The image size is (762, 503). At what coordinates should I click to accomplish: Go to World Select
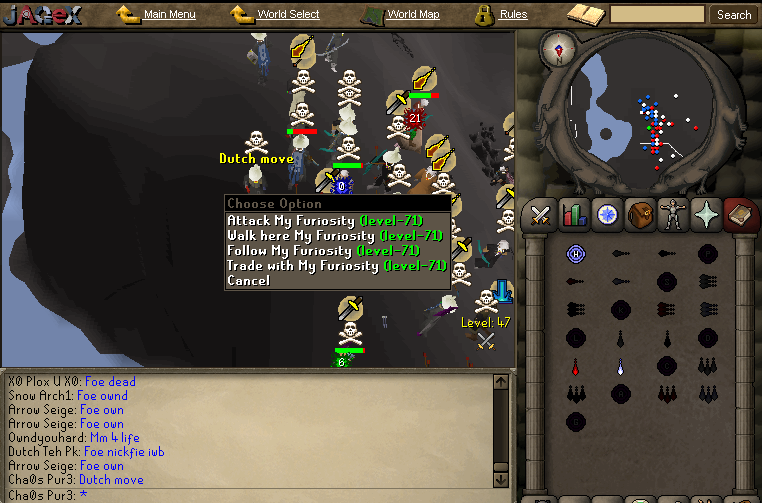(288, 15)
